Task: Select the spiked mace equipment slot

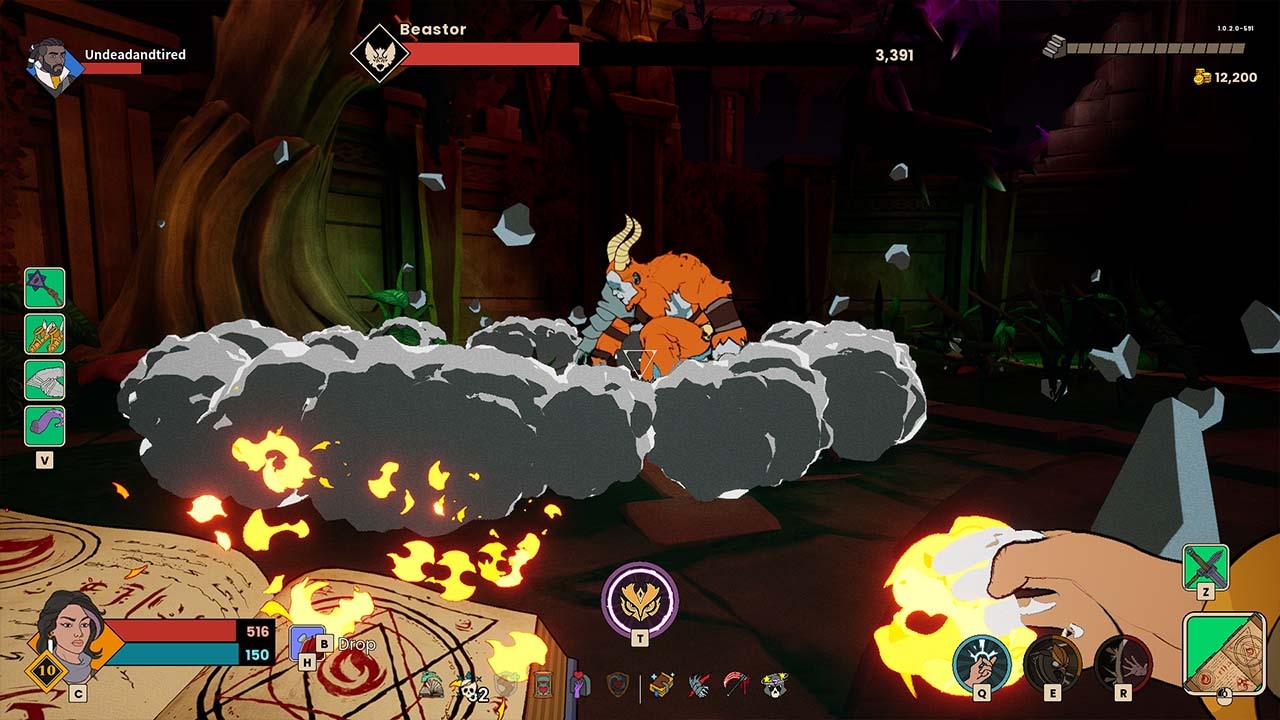Action: click(x=45, y=288)
